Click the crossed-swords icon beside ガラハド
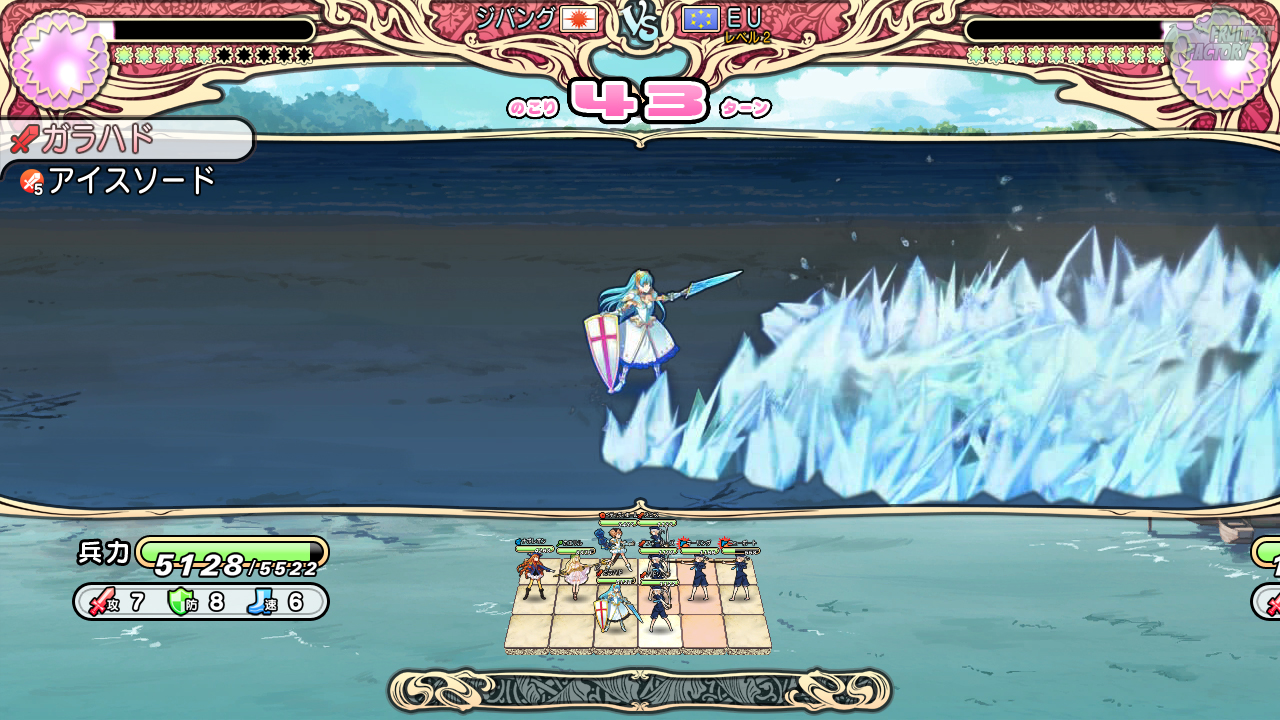Screen dimensions: 1280x720 click(23, 140)
